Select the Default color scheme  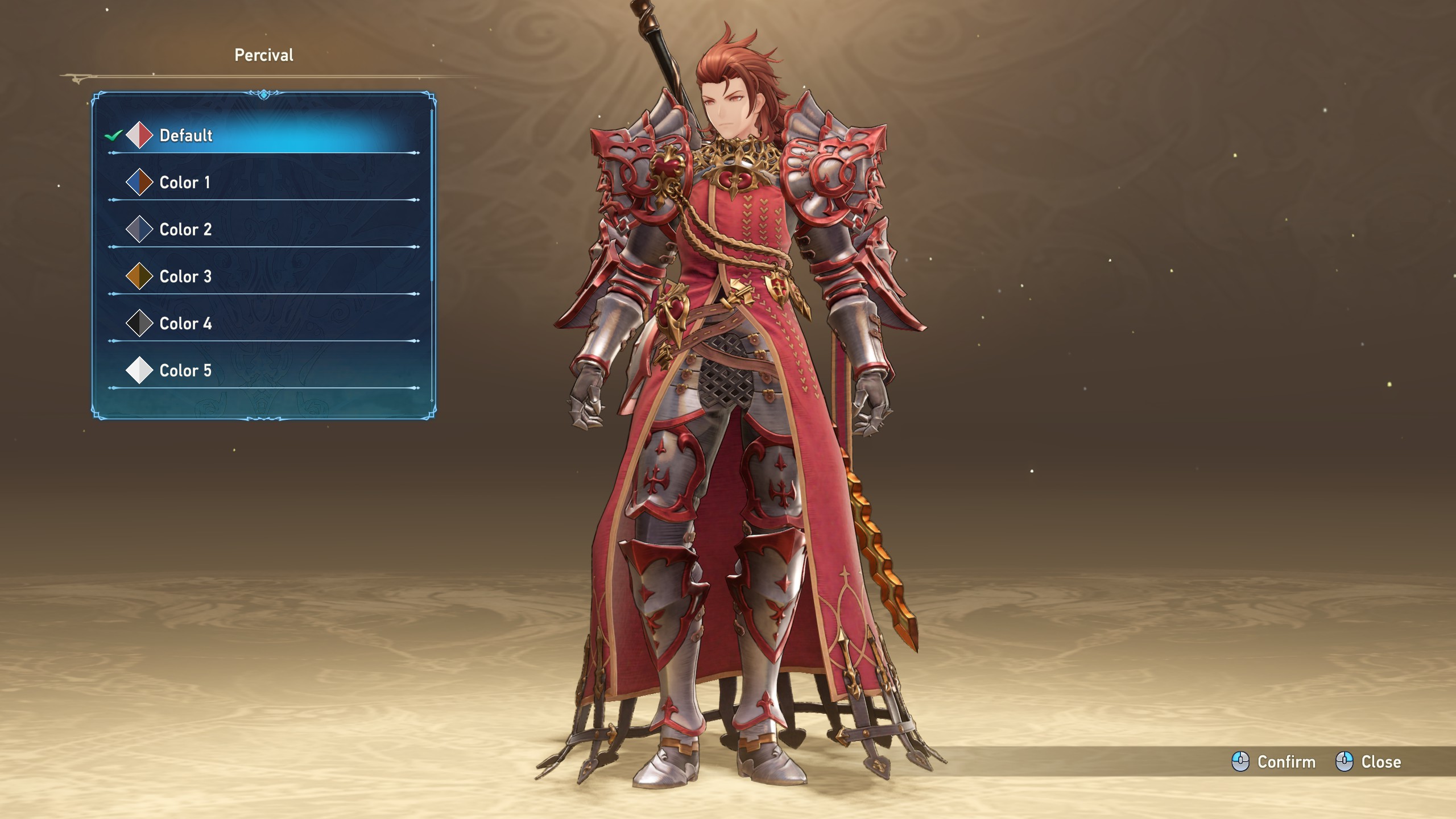point(185,135)
